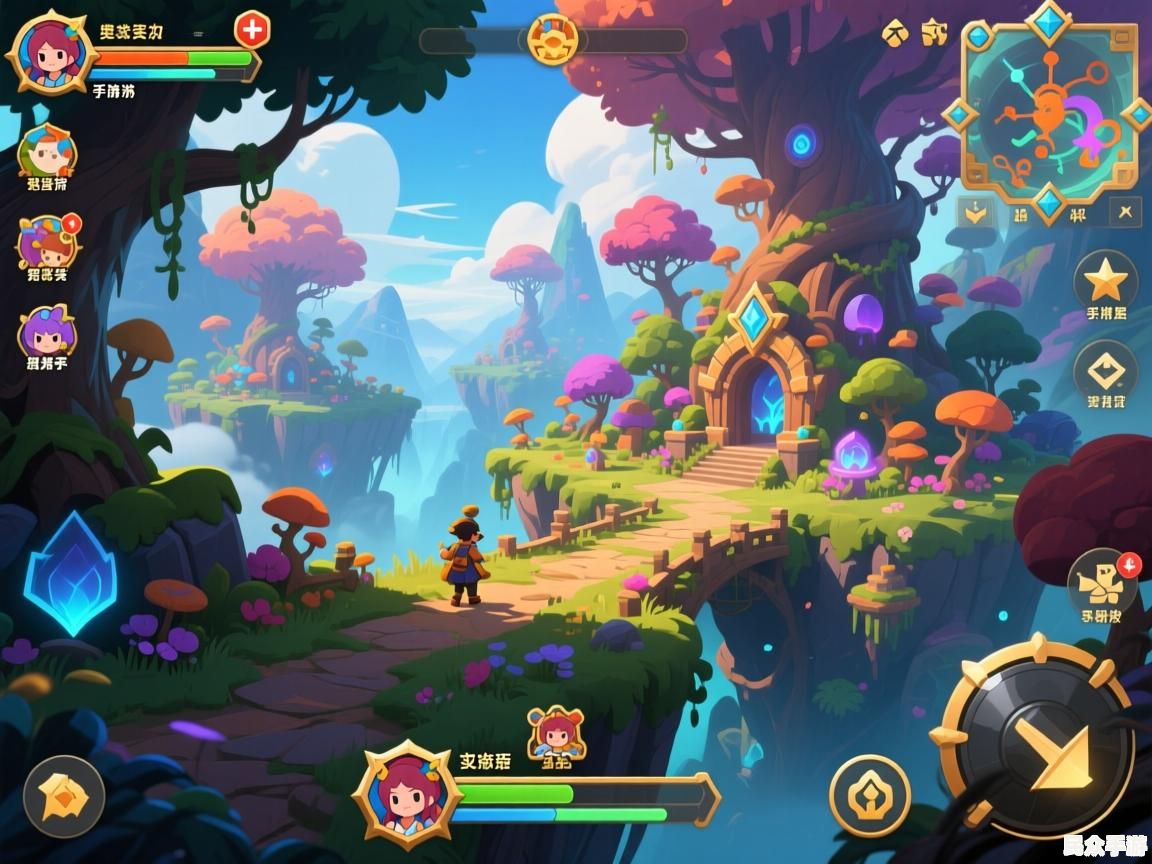This screenshot has width=1152, height=864.
Task: Tap the round diamond-emblem button below the star
Action: (1106, 372)
